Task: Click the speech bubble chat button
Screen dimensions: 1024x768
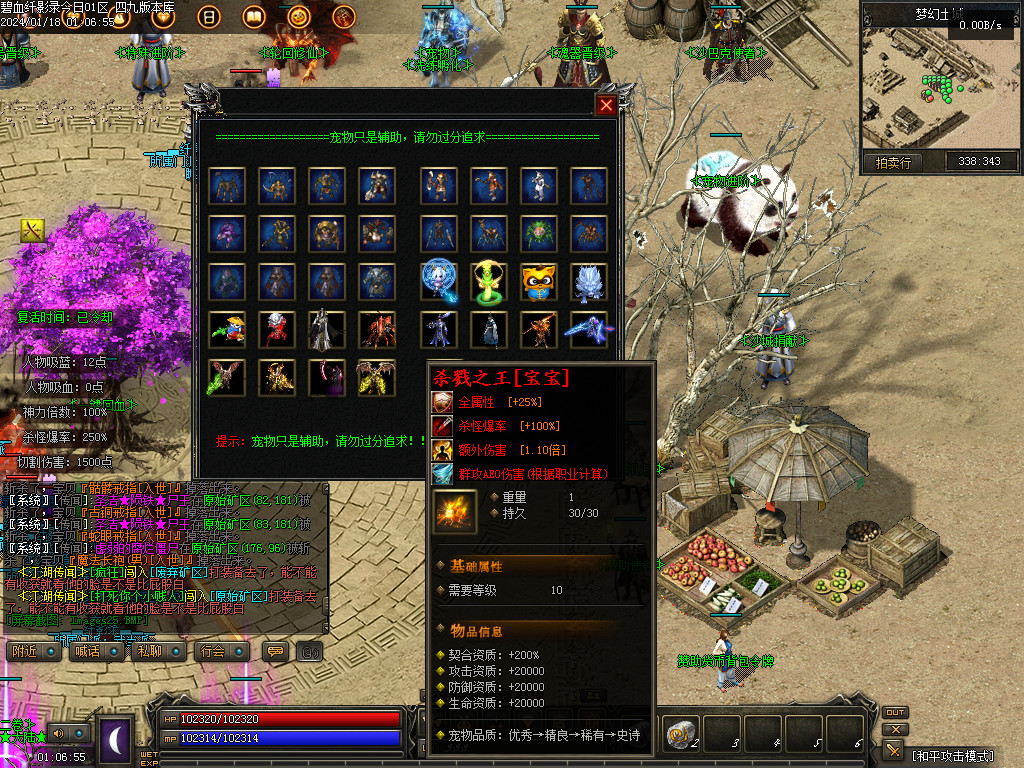Action: (x=273, y=651)
